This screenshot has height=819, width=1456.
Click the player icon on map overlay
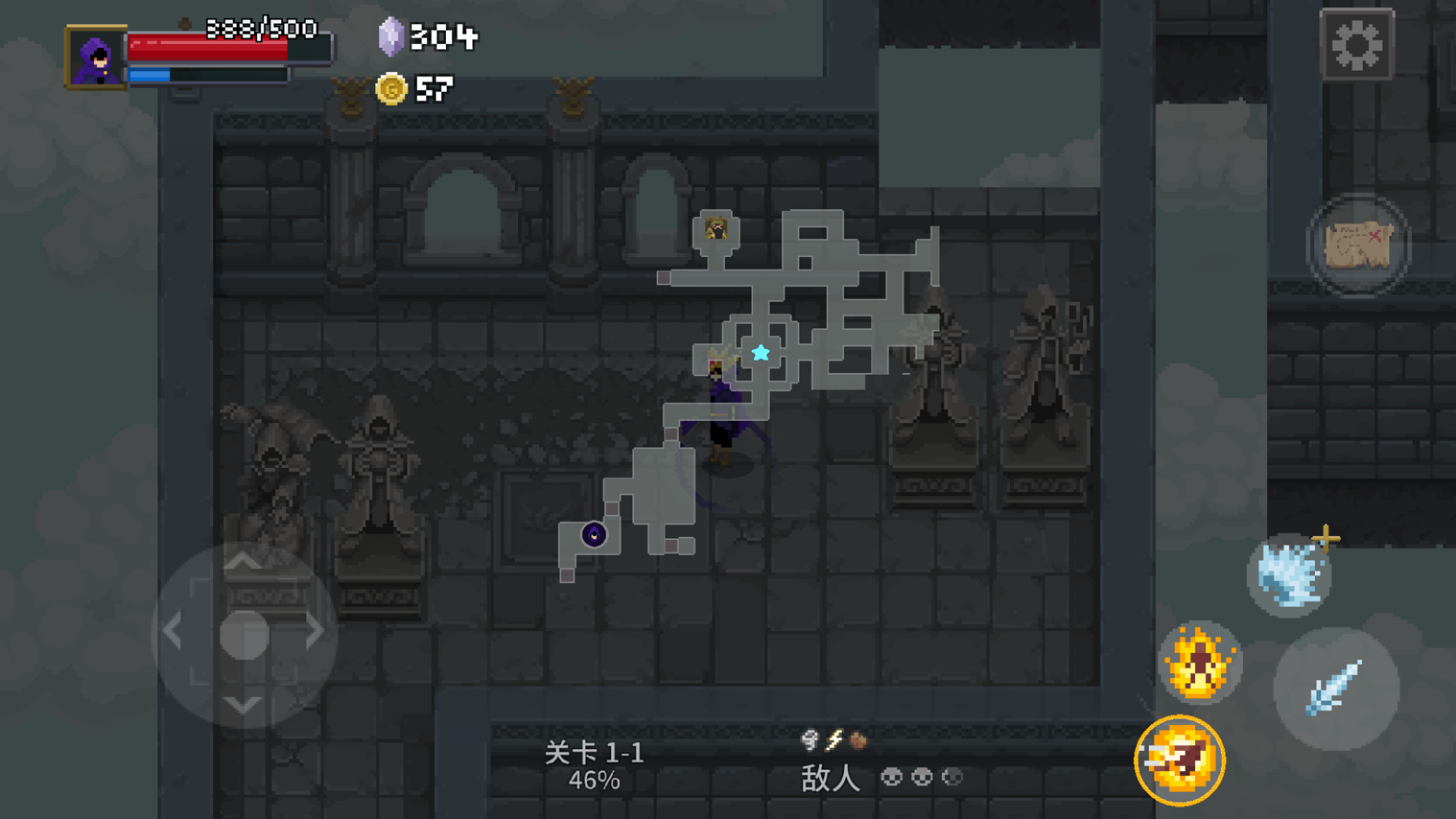pyautogui.click(x=594, y=535)
